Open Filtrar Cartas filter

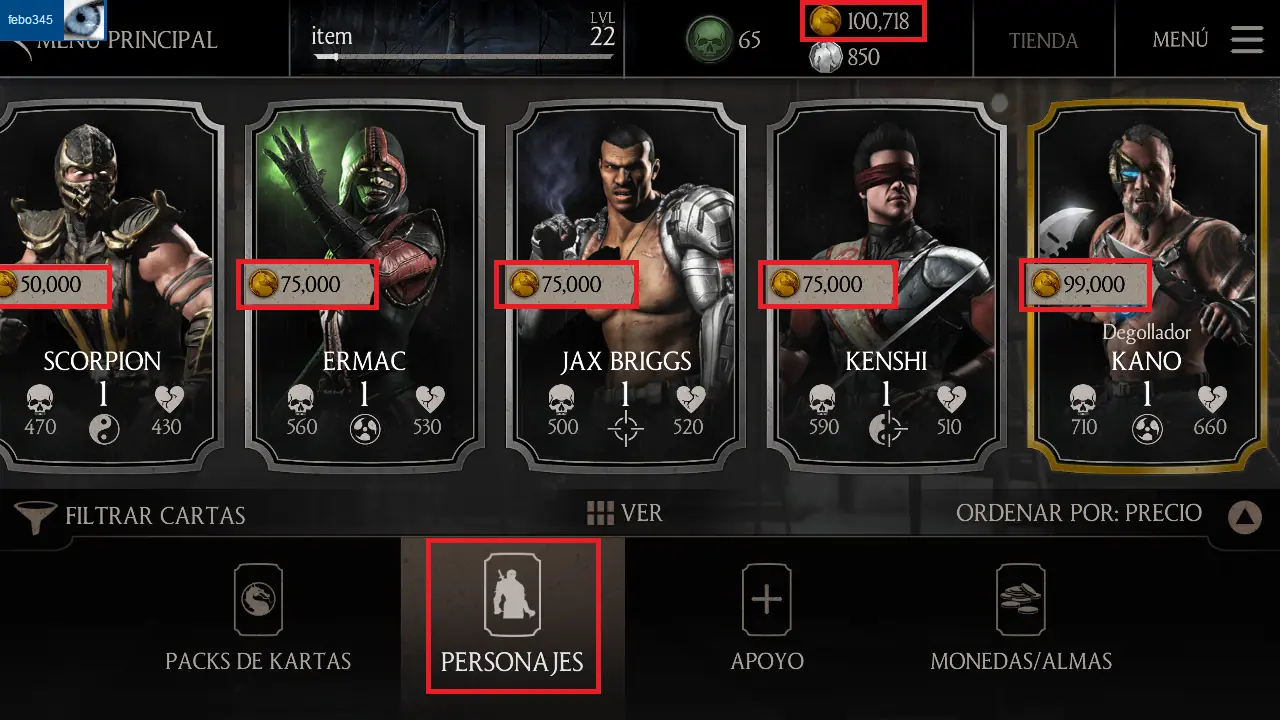pyautogui.click(x=132, y=516)
